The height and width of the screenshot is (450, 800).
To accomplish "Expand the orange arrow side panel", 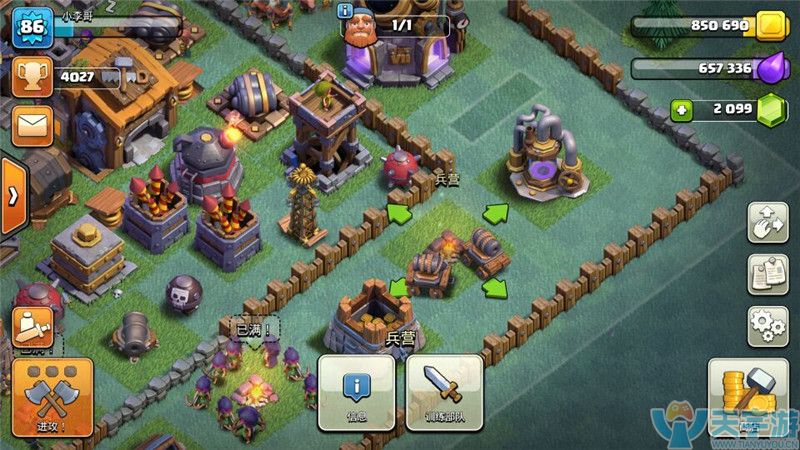I will tap(12, 194).
